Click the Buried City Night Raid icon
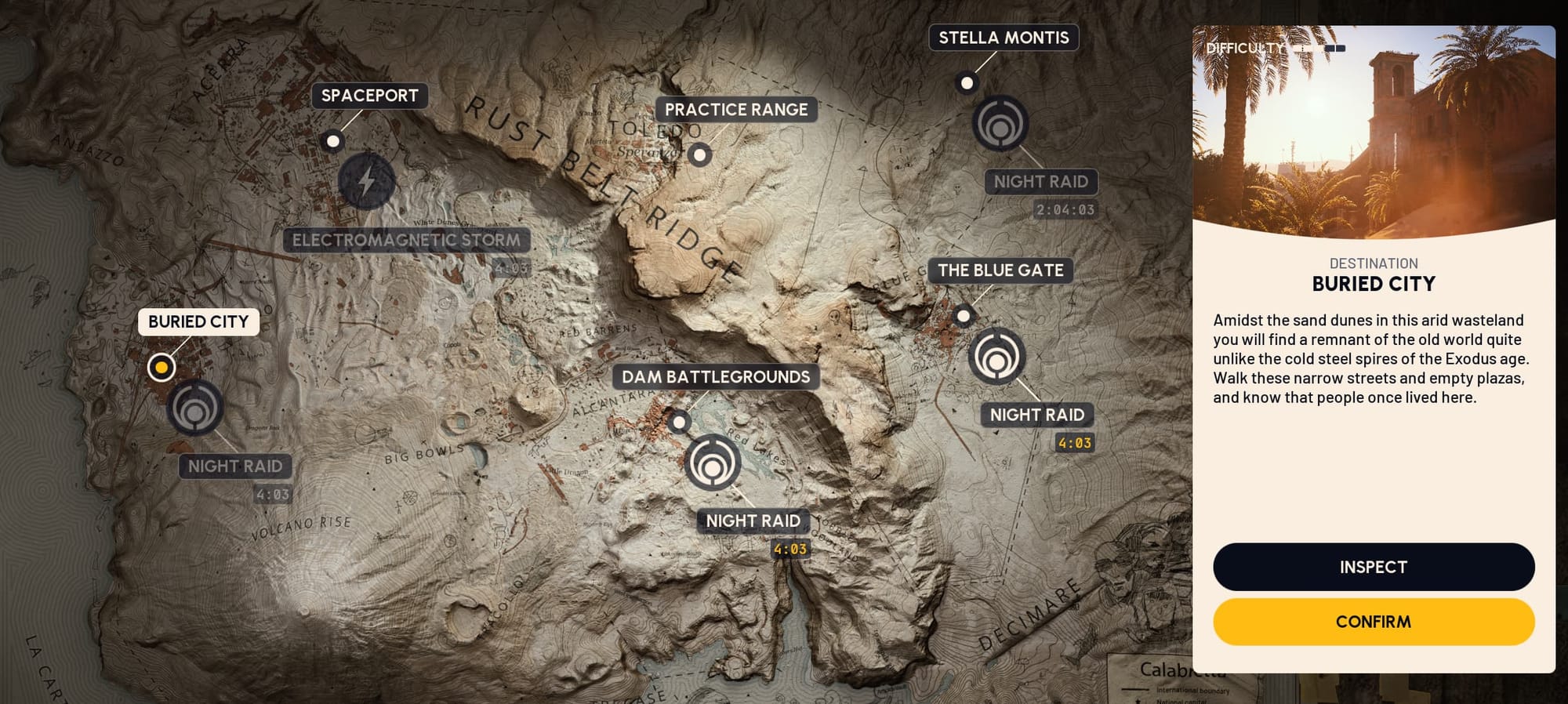1568x704 pixels. 195,408
